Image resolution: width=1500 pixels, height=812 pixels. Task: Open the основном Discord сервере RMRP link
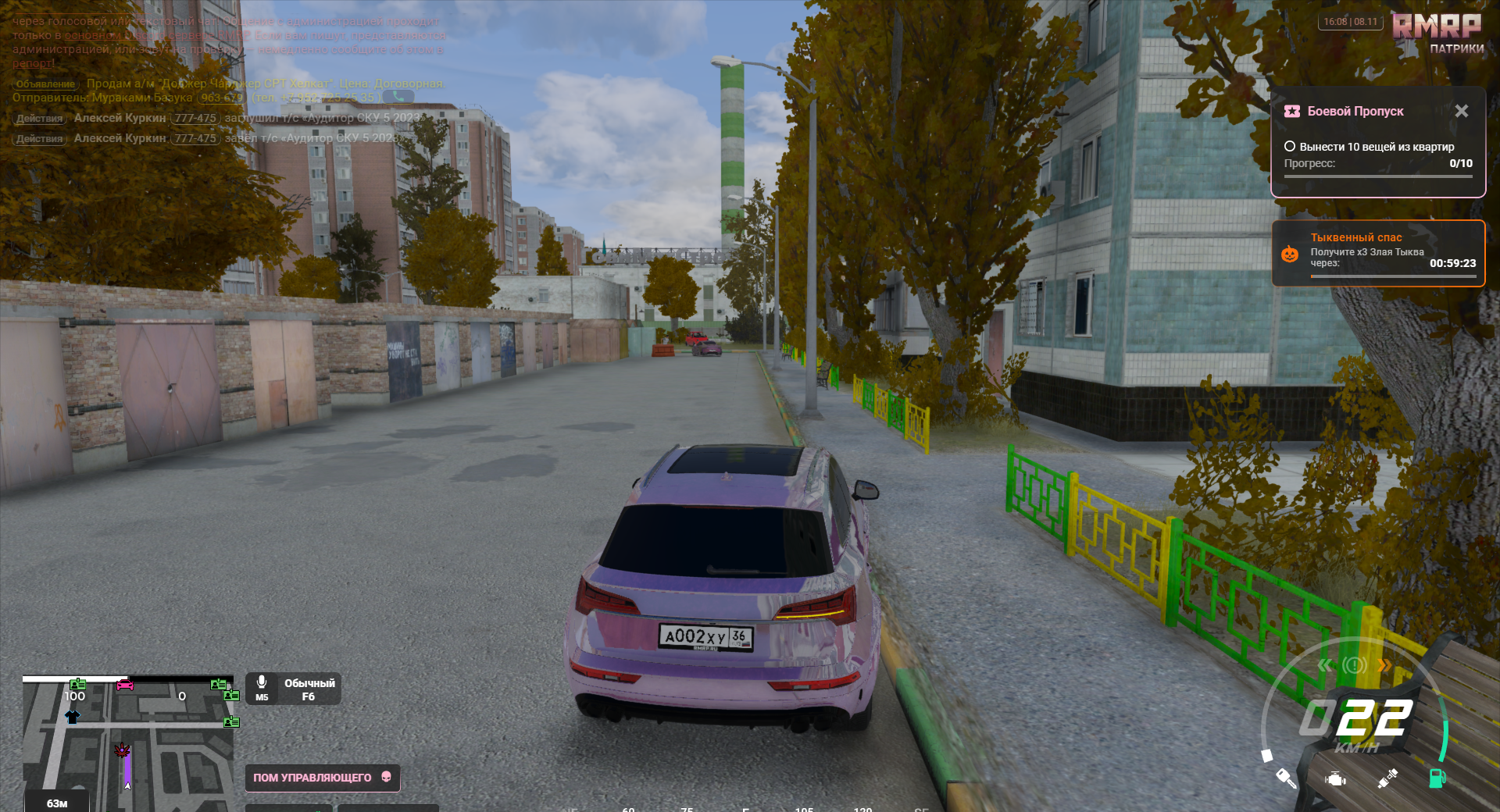pyautogui.click(x=156, y=35)
